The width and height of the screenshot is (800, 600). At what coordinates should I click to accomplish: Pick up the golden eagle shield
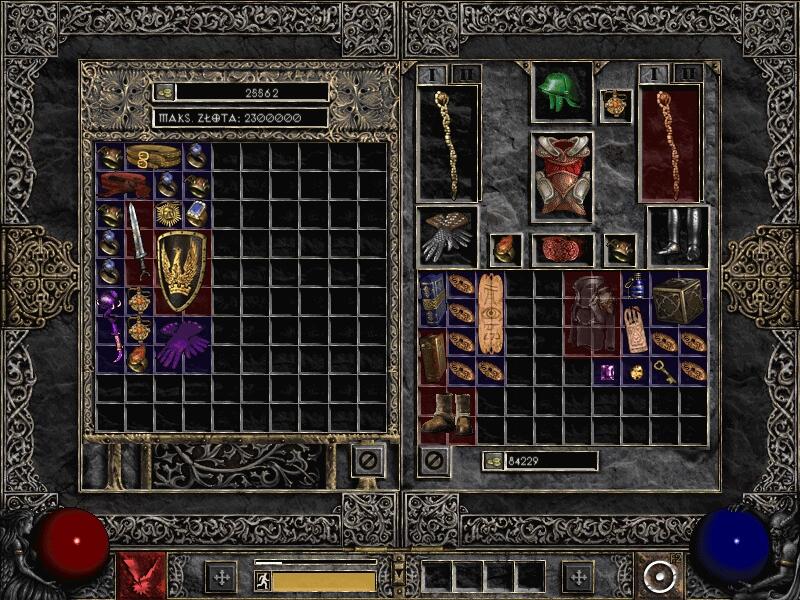coord(182,272)
